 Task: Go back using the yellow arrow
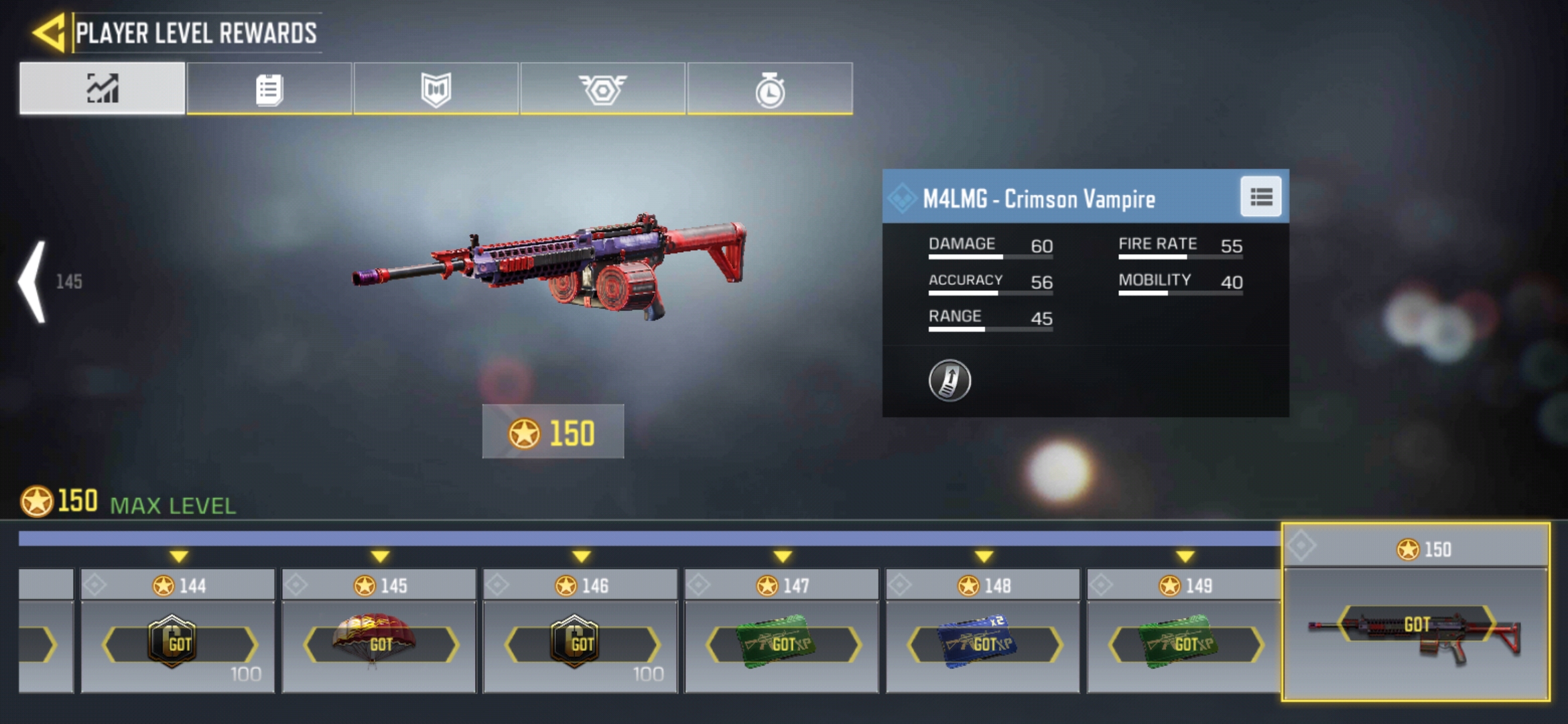pos(48,32)
